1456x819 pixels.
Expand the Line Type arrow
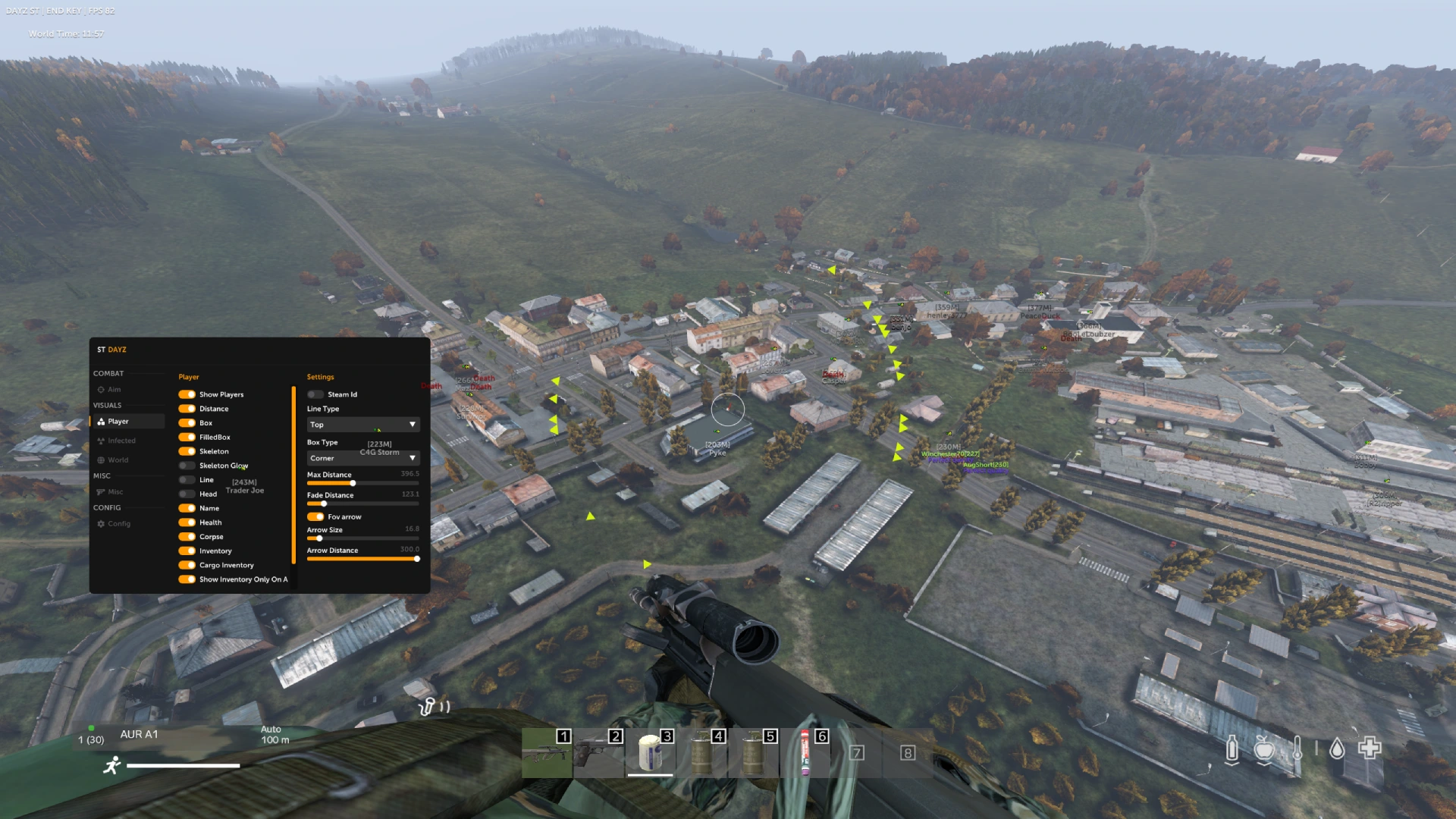coord(413,425)
